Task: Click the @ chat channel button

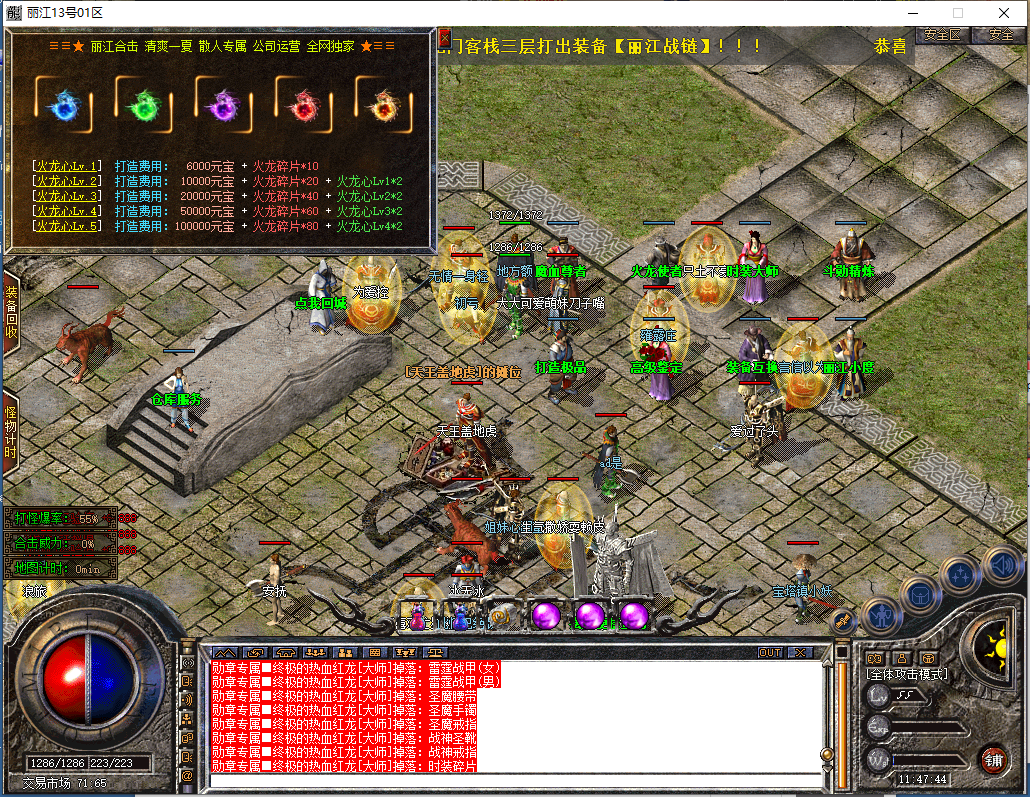Action: click(187, 775)
